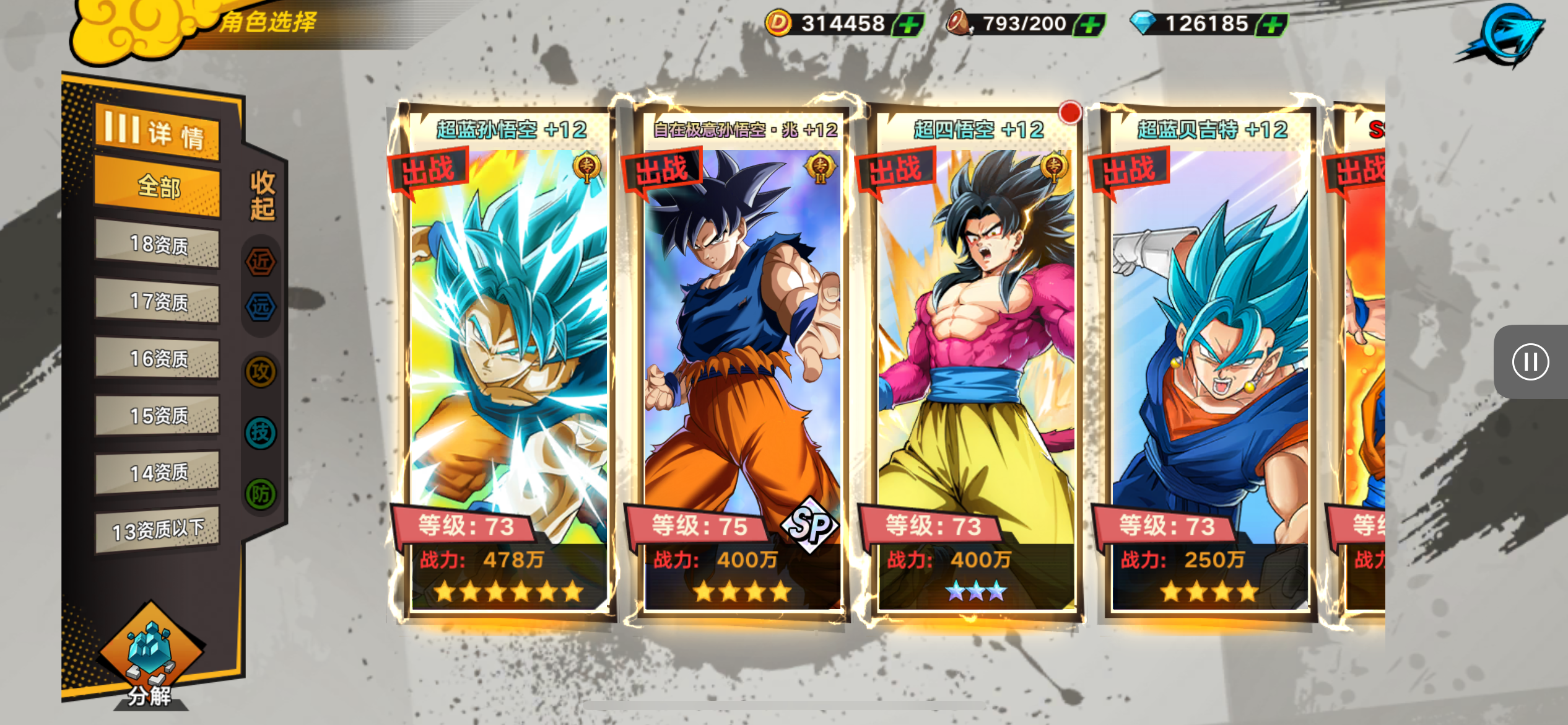Toggle the 远 ranged type filter
The width and height of the screenshot is (1568, 725).
[x=261, y=307]
